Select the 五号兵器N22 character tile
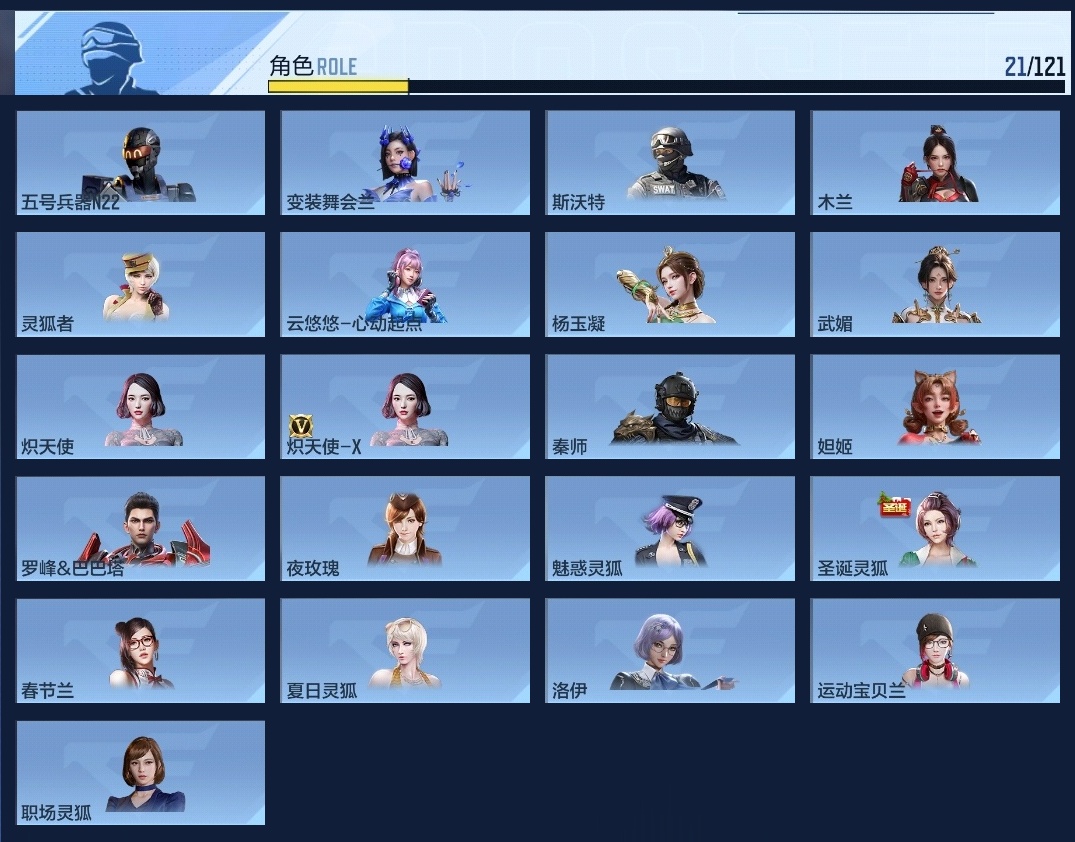This screenshot has height=842, width=1075. click(141, 162)
